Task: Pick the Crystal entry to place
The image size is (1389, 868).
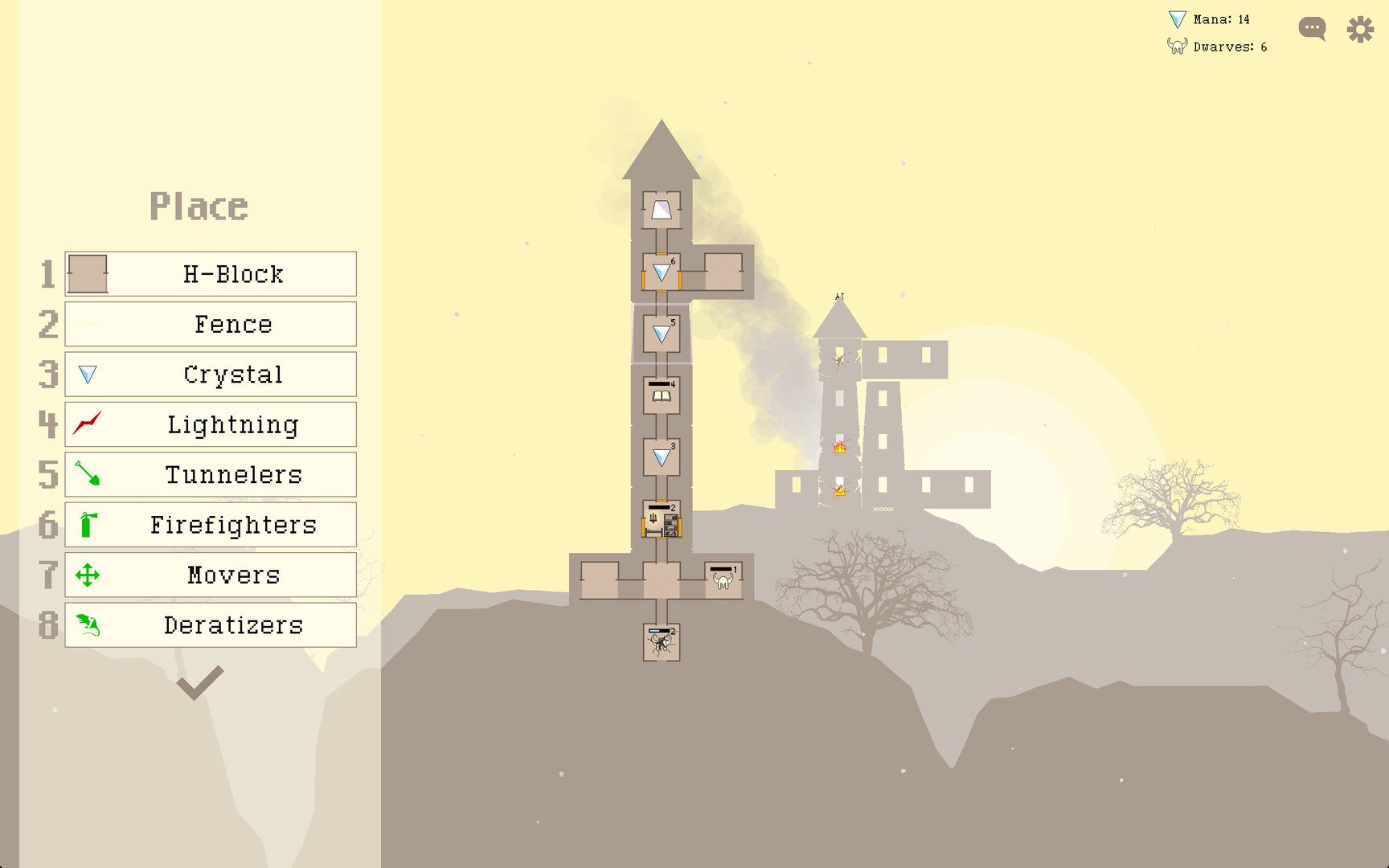Action: 211,375
